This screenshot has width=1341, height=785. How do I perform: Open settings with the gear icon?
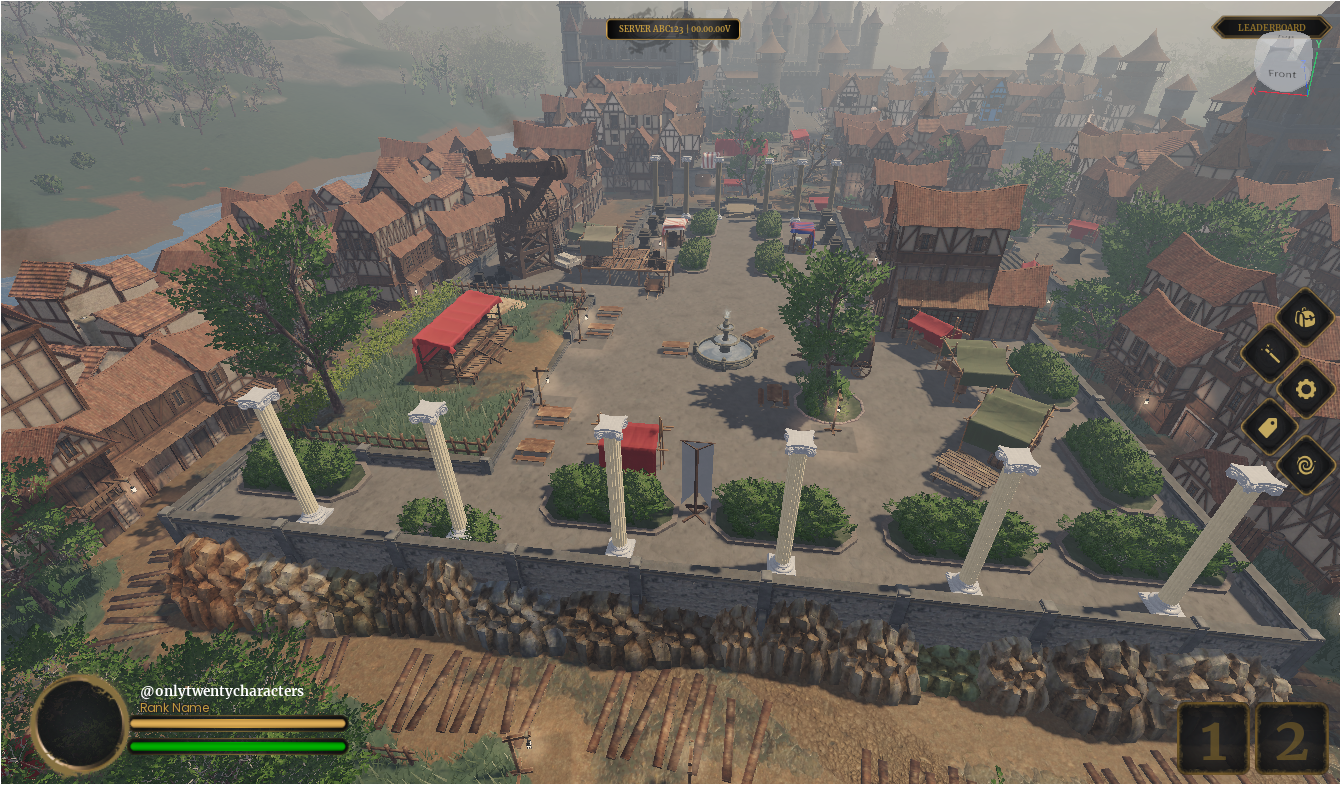pos(1305,389)
